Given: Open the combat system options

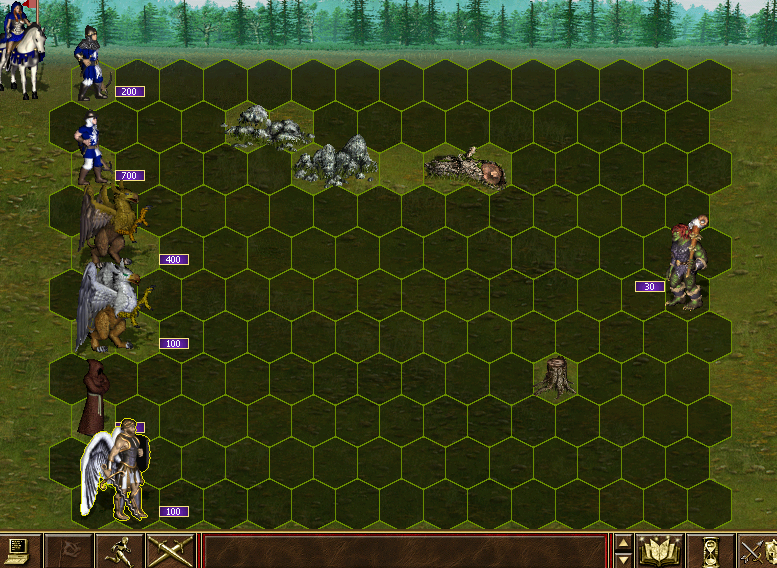Looking at the screenshot, I should (20, 550).
